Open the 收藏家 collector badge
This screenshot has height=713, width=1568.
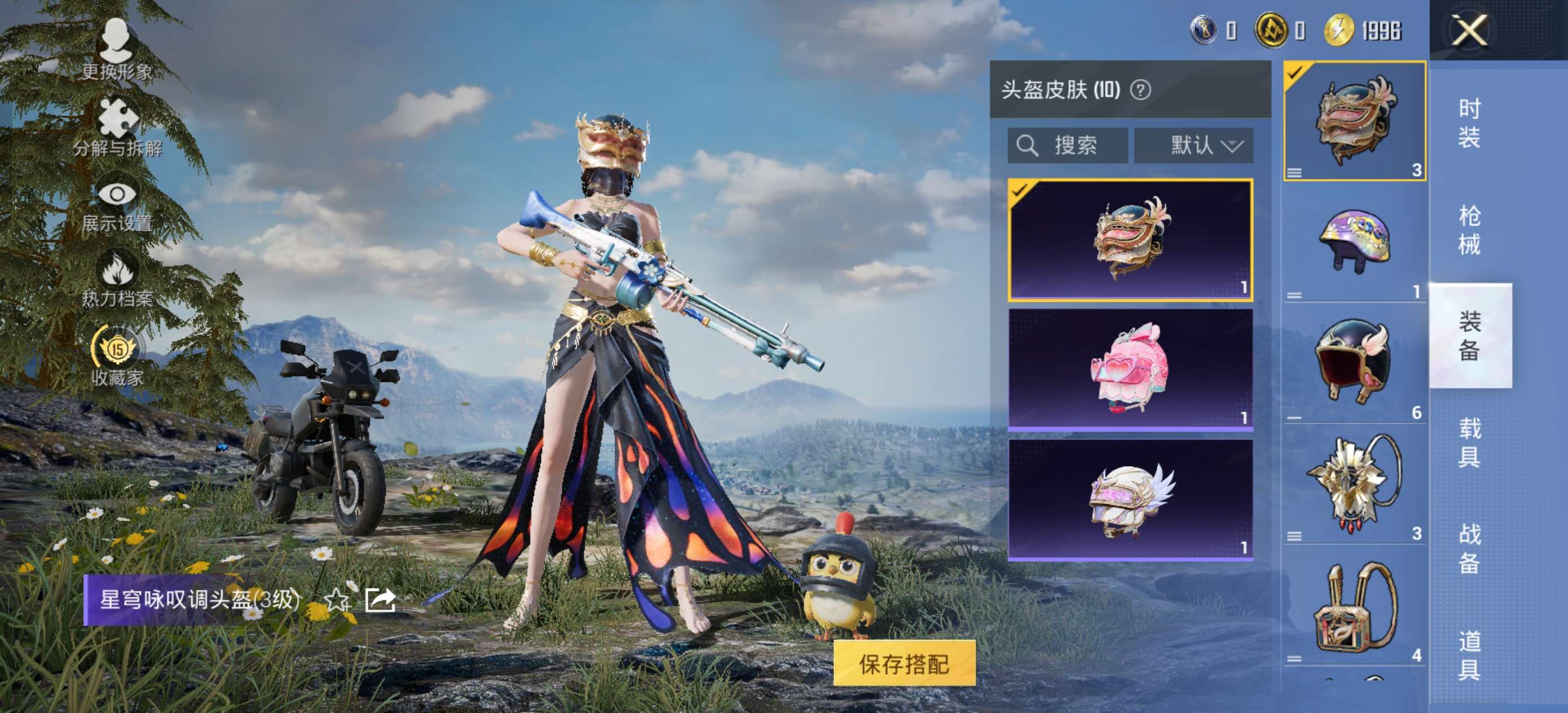tap(117, 356)
